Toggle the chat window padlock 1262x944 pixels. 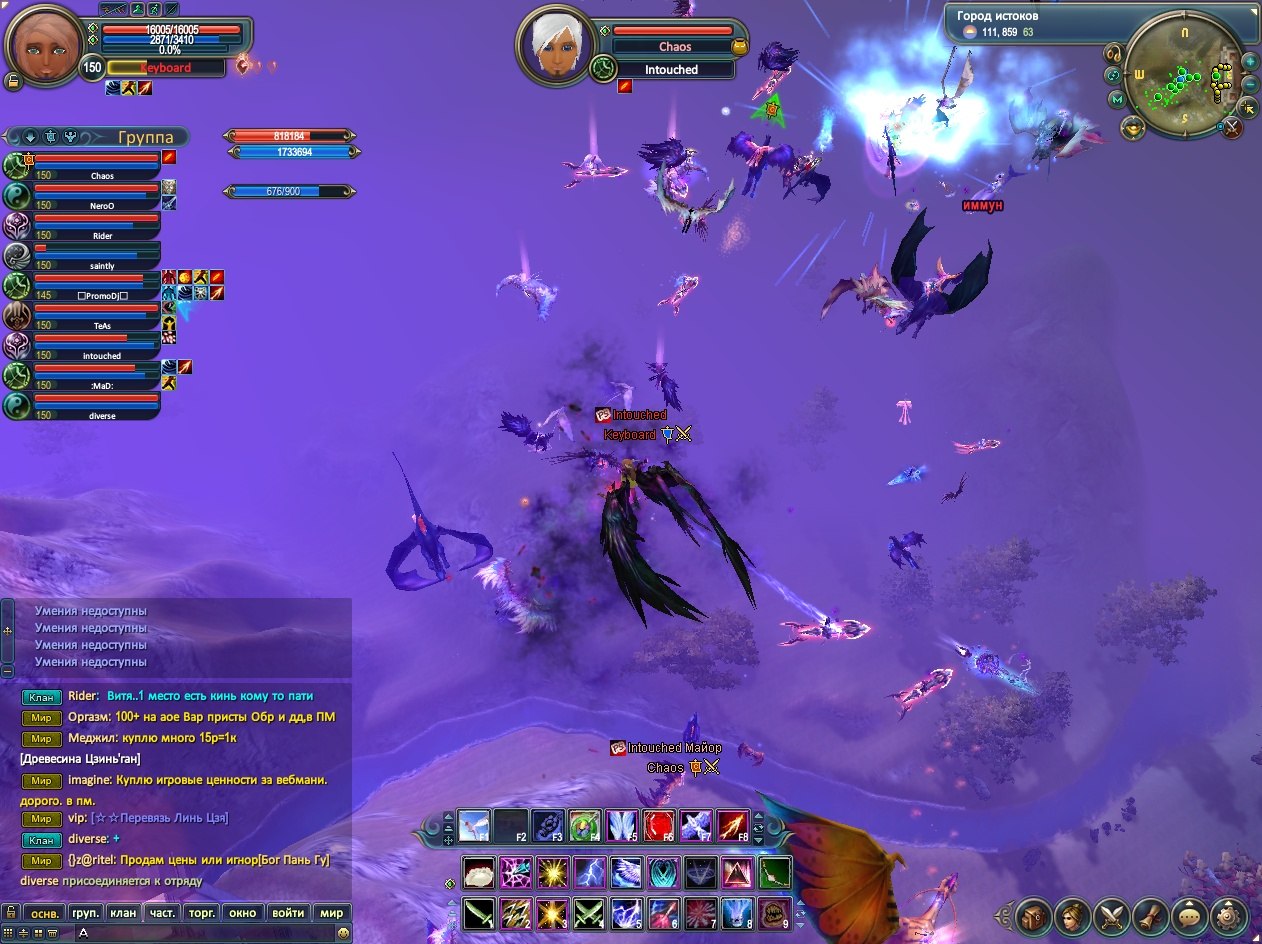coord(10,912)
